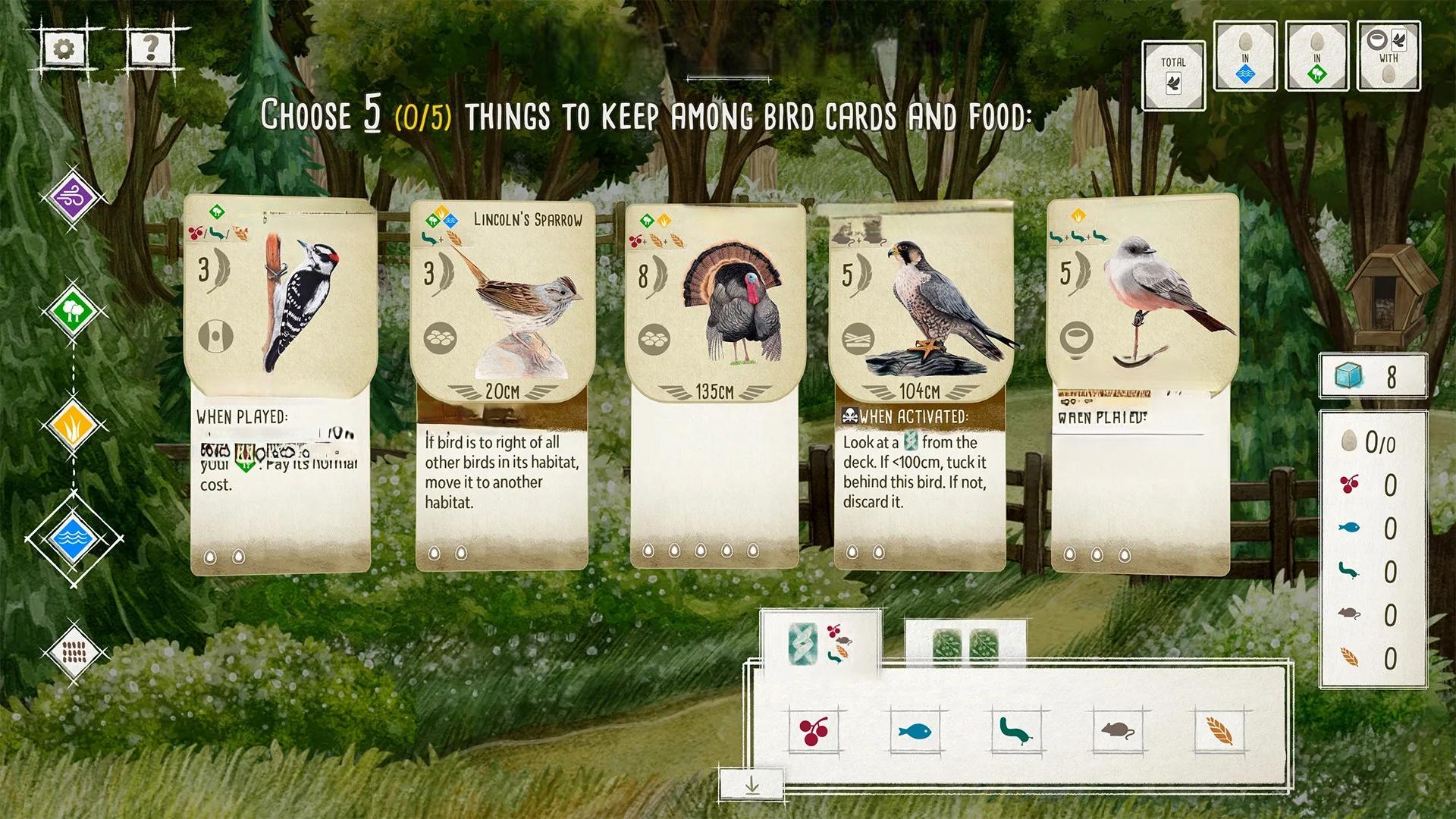1456x819 pixels.
Task: View the Total birds goal tile
Action: pyautogui.click(x=1173, y=75)
